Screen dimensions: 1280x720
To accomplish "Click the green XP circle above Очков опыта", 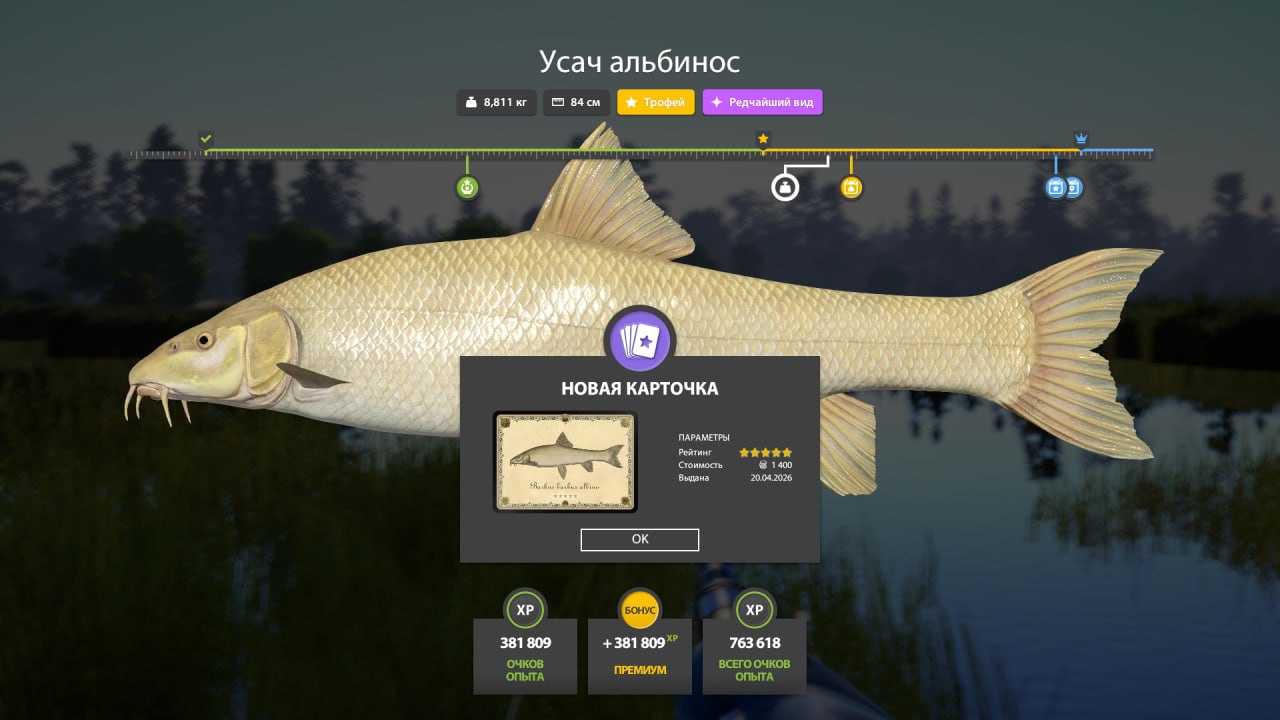I will 525,610.
